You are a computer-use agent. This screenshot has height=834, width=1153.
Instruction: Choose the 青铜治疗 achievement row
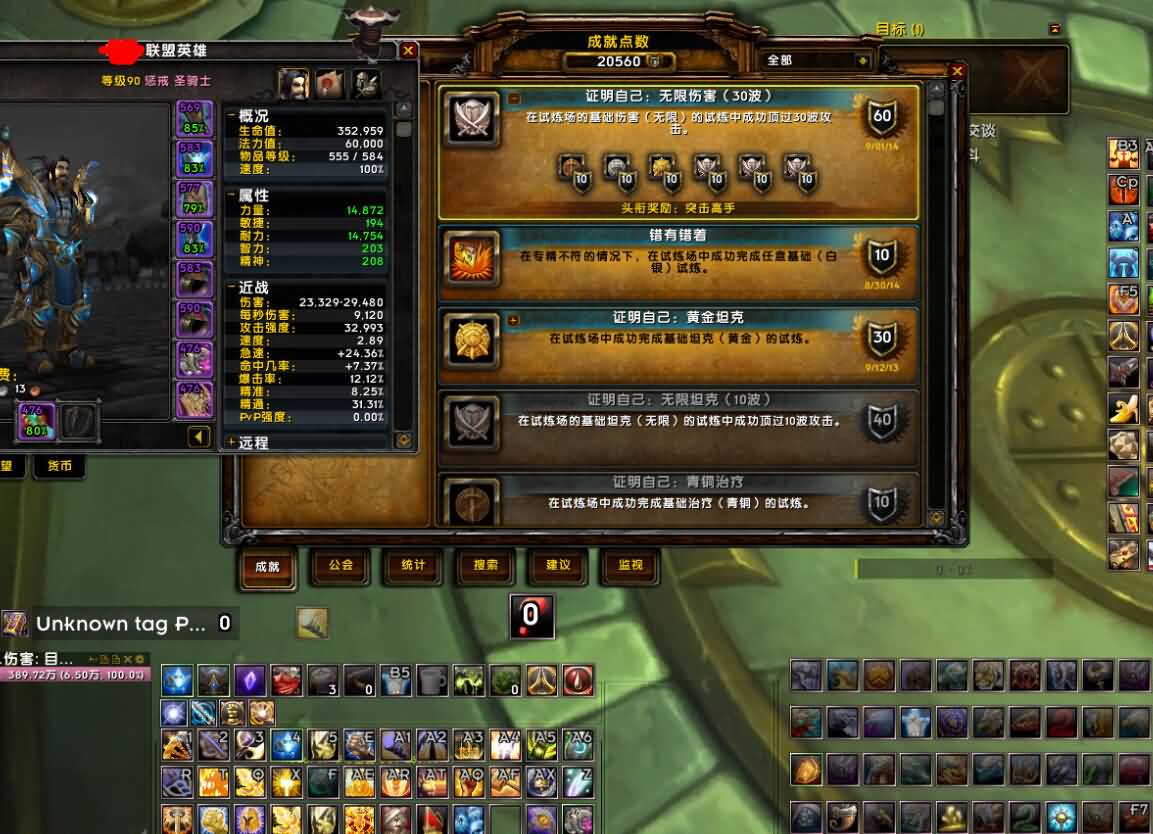(678, 499)
